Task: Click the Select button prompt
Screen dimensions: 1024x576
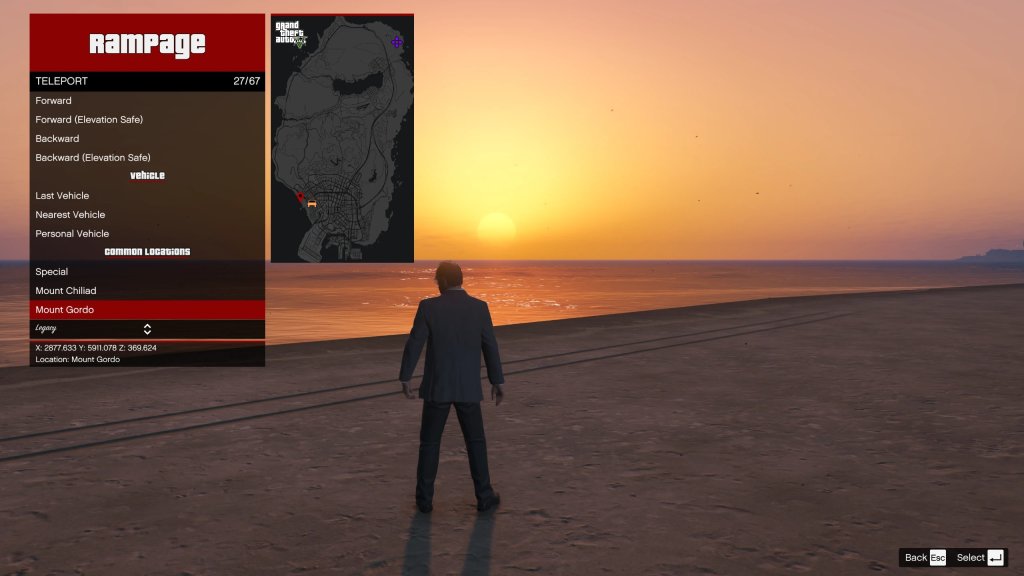Action: click(x=980, y=558)
